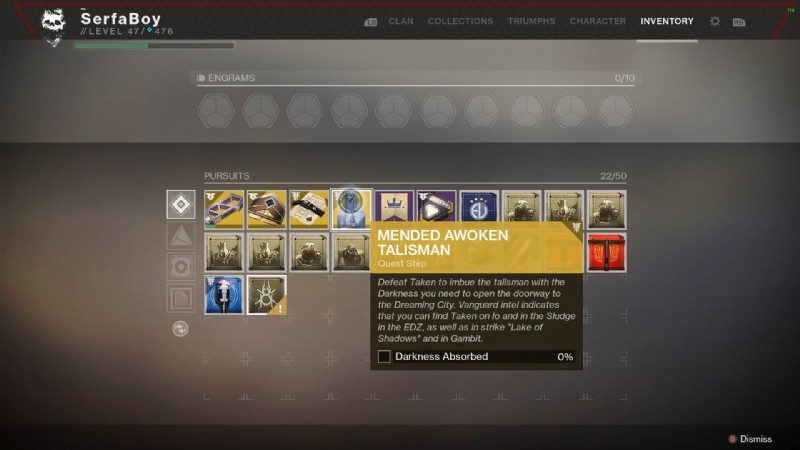Select the Inventory tab
Image resolution: width=800 pixels, height=450 pixels.
667,21
